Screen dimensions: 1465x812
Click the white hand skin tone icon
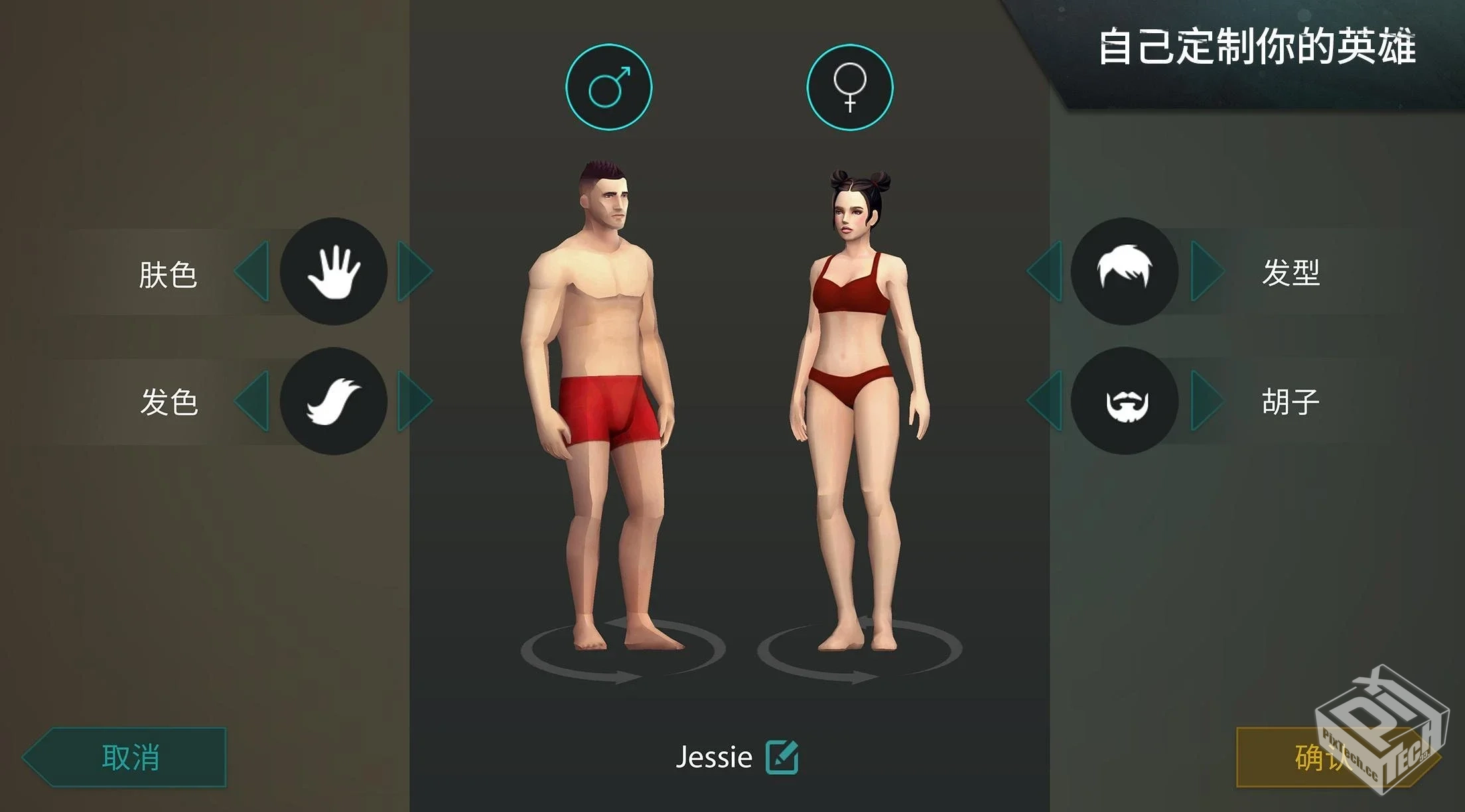(x=334, y=271)
